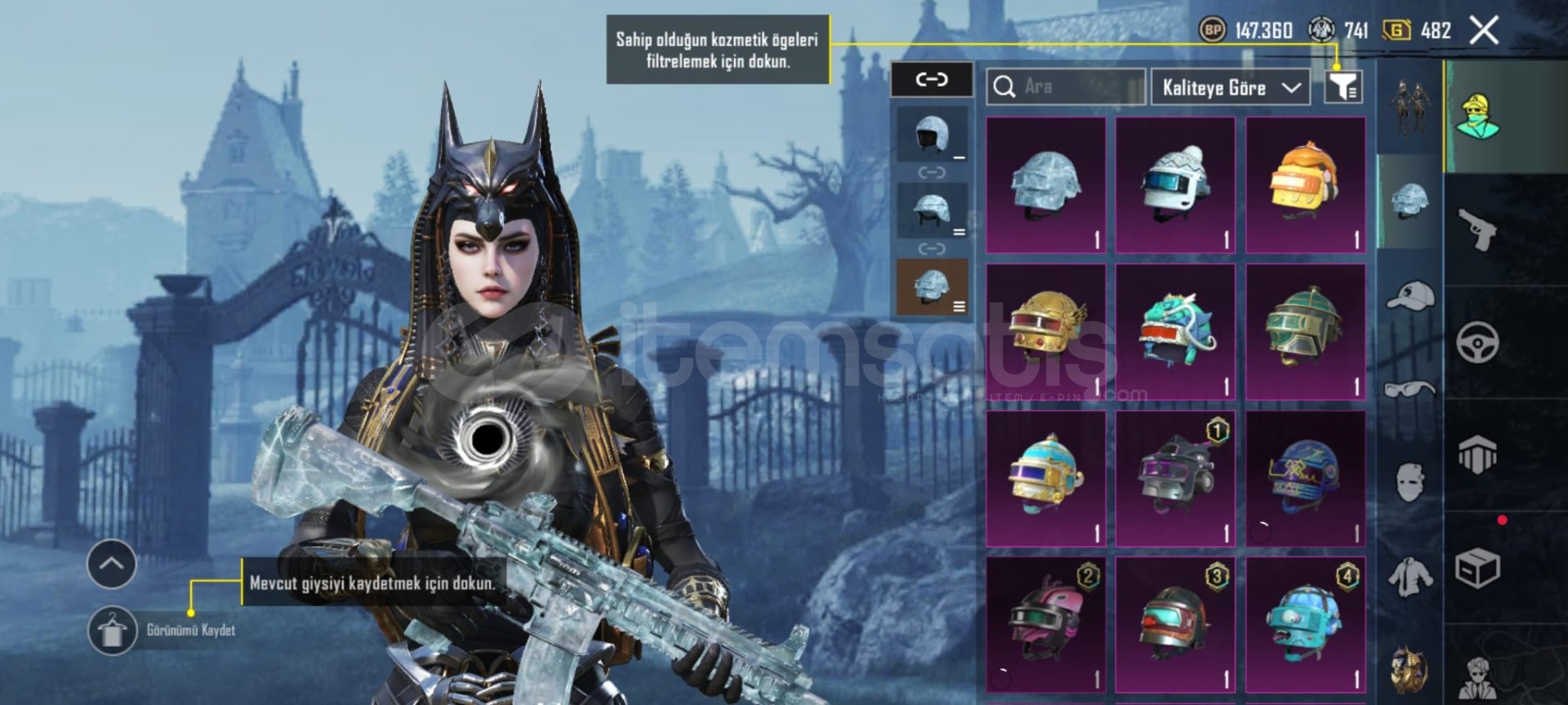Open the steering wheel vehicle section

click(1477, 342)
